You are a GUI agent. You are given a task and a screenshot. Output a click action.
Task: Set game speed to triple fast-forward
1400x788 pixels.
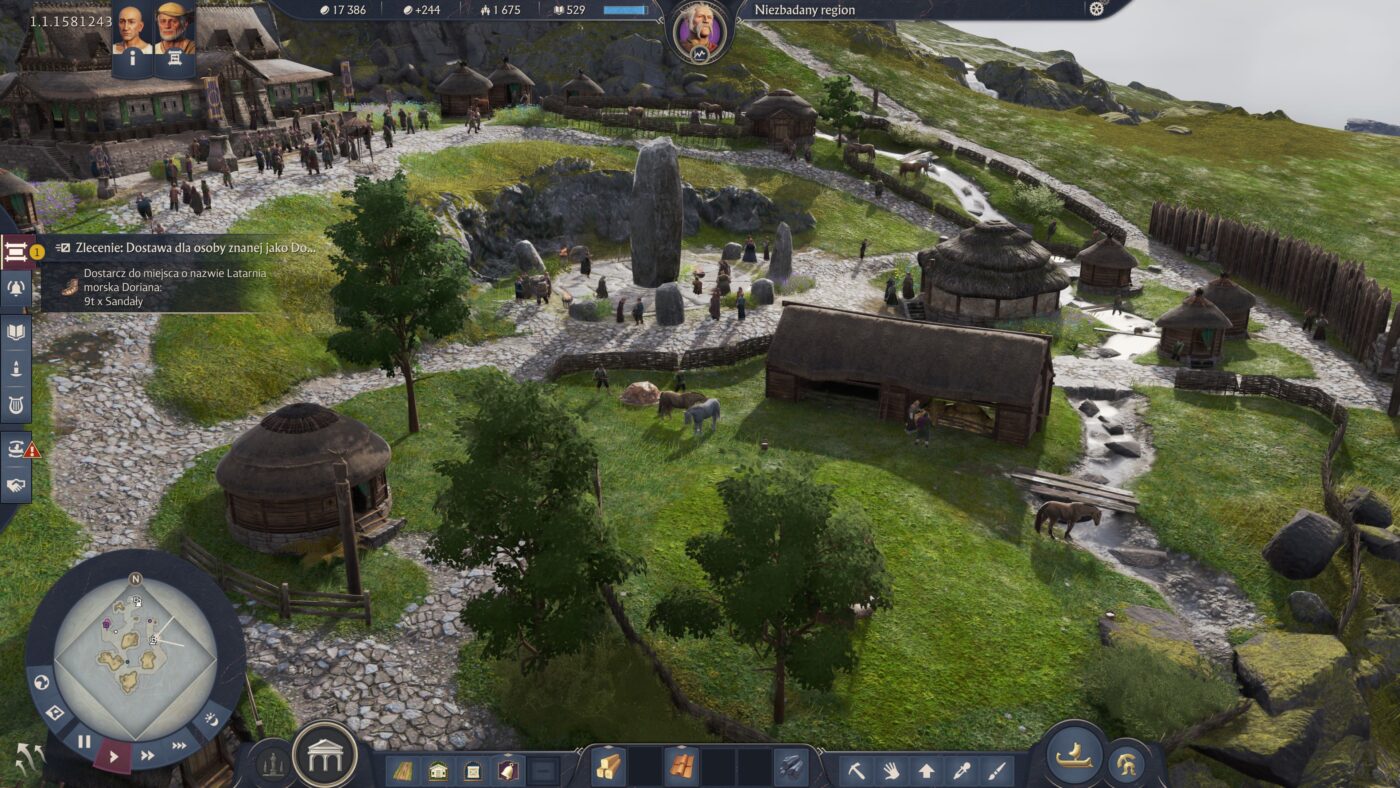coord(179,745)
